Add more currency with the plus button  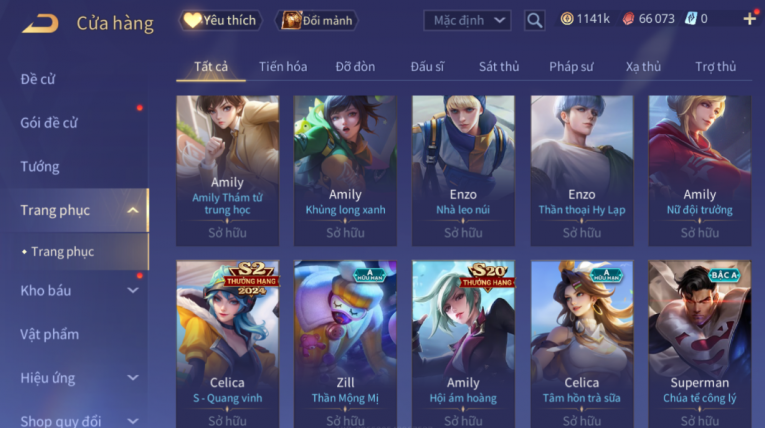click(749, 19)
